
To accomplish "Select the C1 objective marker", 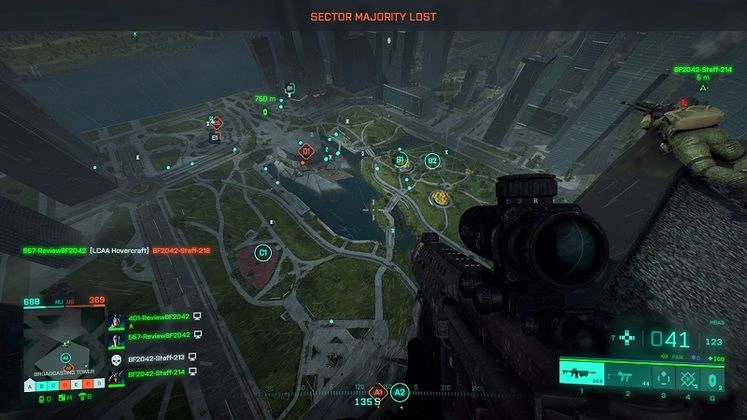I will [264, 253].
